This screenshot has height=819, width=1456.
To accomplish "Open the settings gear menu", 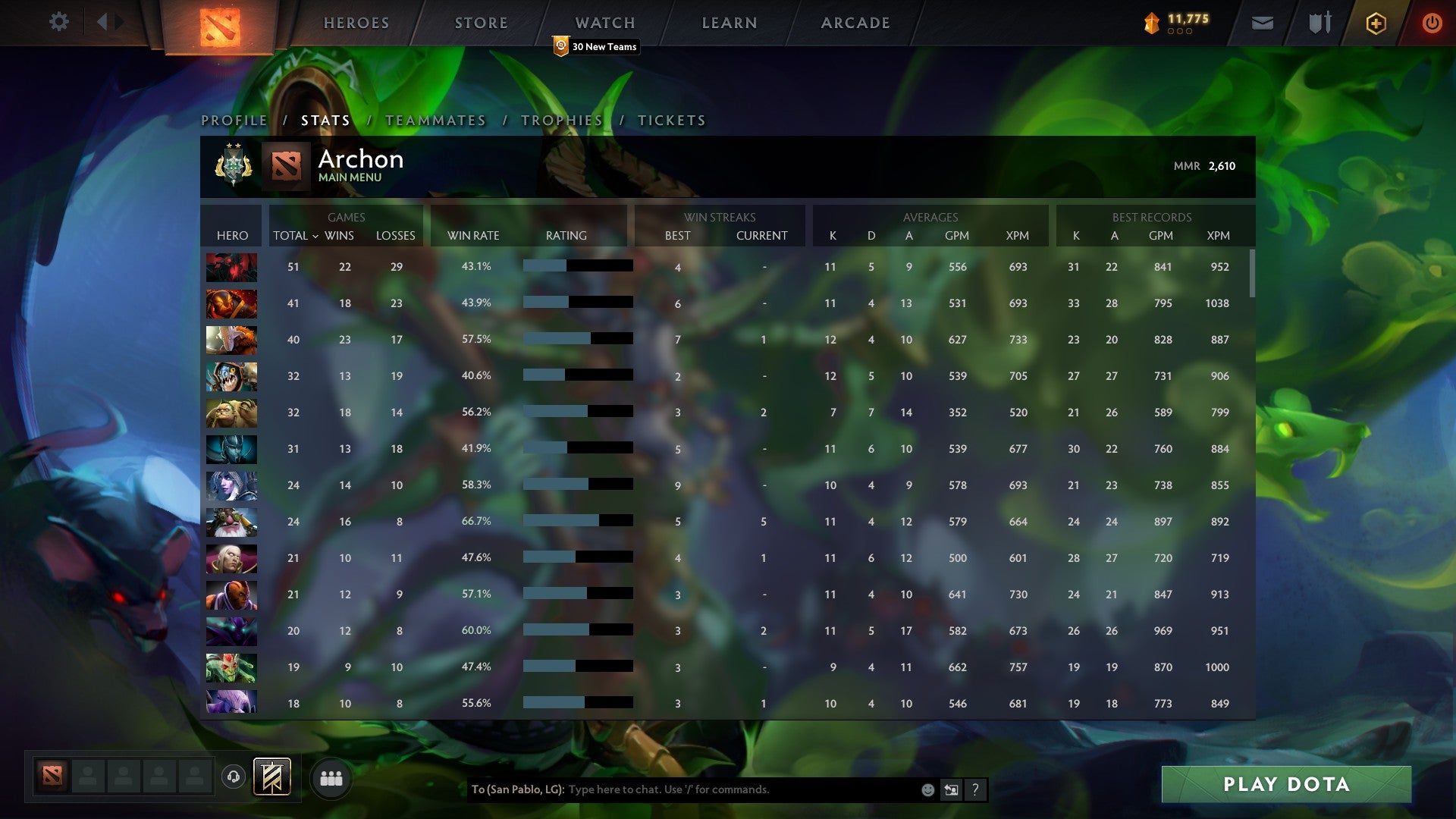I will click(x=59, y=22).
